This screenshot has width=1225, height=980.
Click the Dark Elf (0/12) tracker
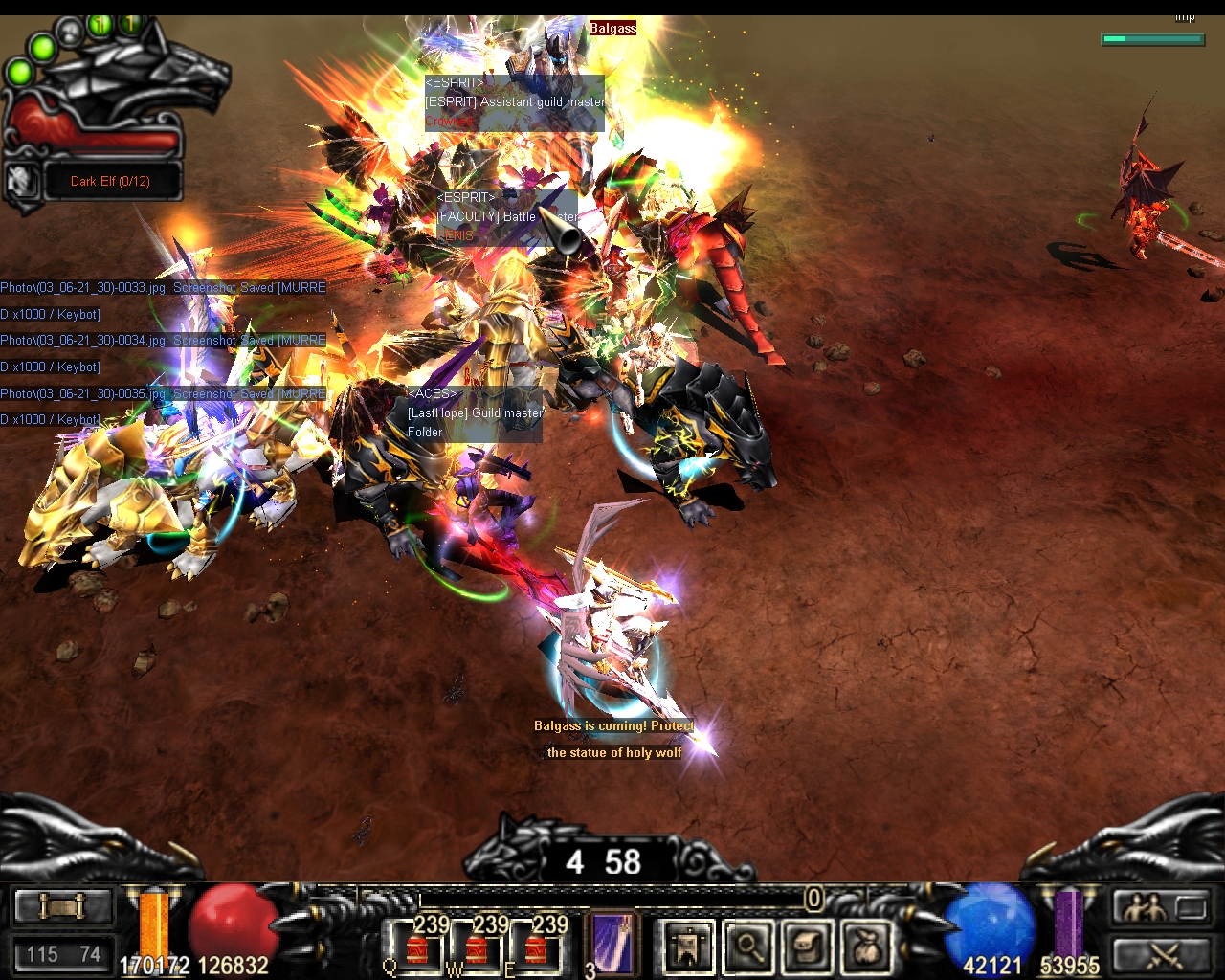point(110,181)
